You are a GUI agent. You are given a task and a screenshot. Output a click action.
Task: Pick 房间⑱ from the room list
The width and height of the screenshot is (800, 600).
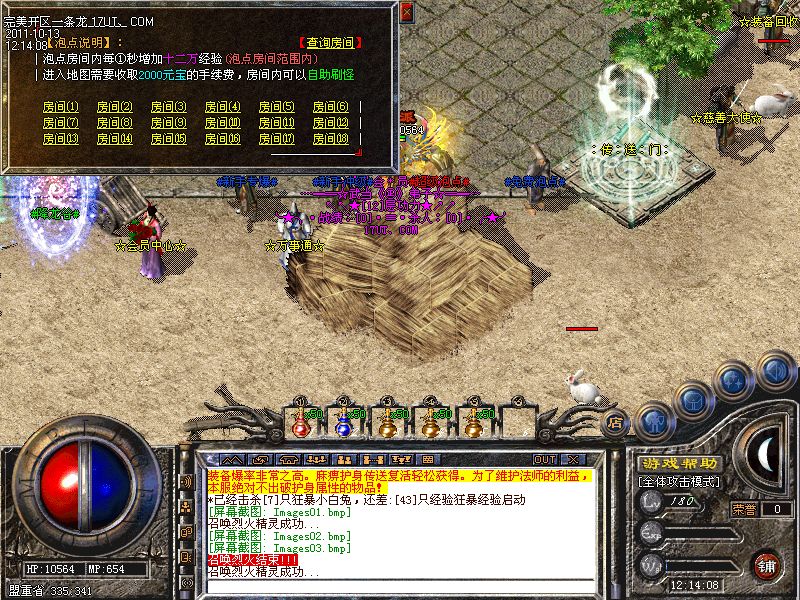point(330,139)
